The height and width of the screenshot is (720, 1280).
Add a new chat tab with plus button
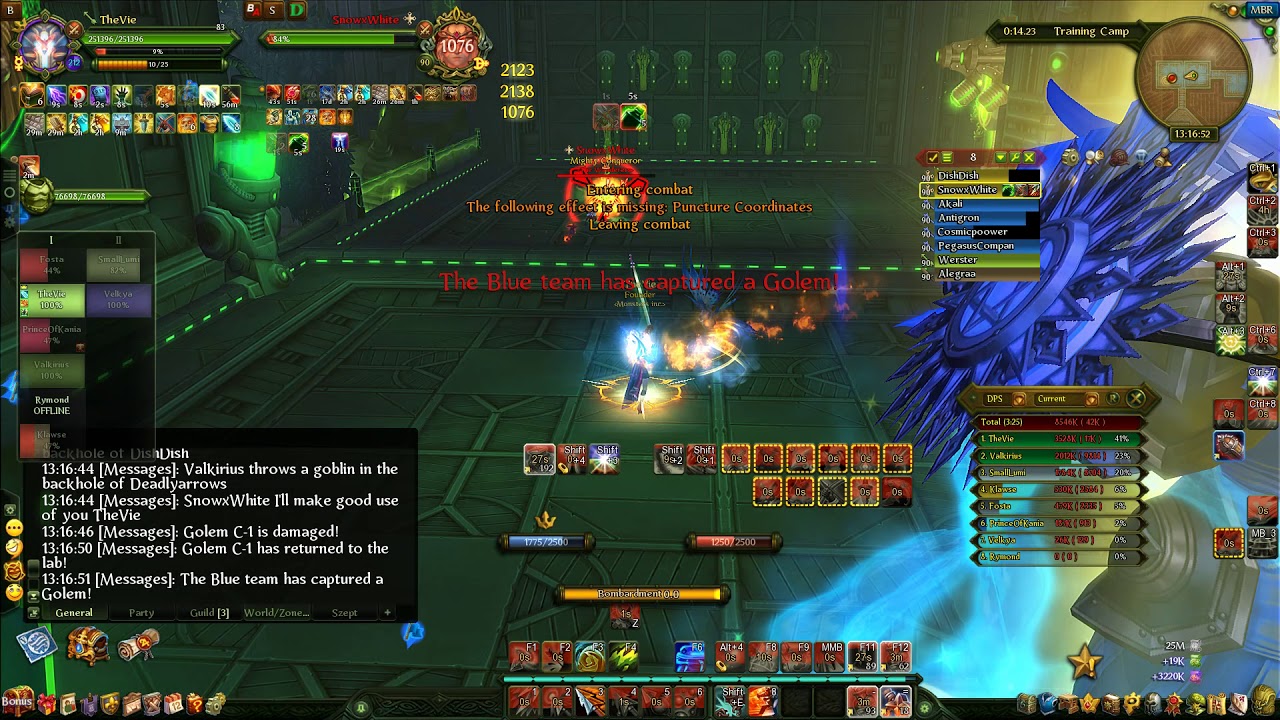pos(387,612)
